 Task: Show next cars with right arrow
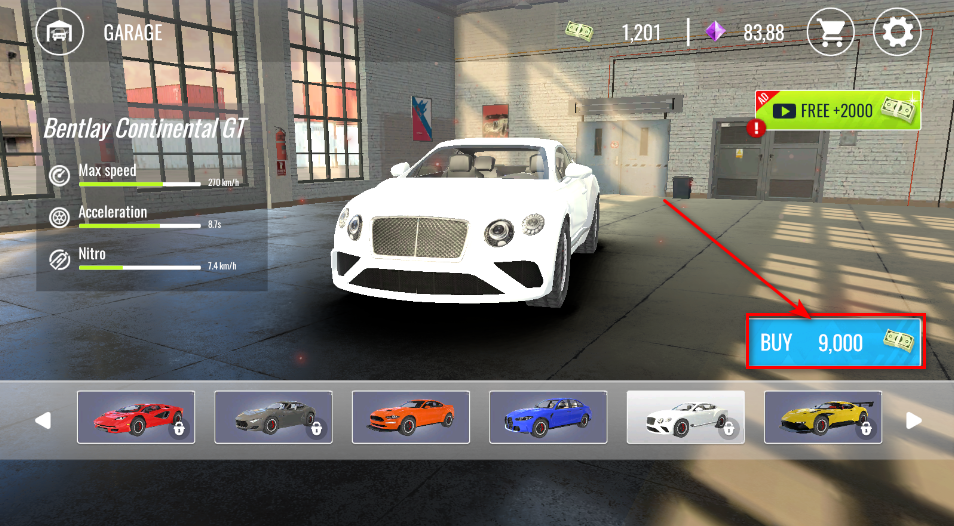913,420
